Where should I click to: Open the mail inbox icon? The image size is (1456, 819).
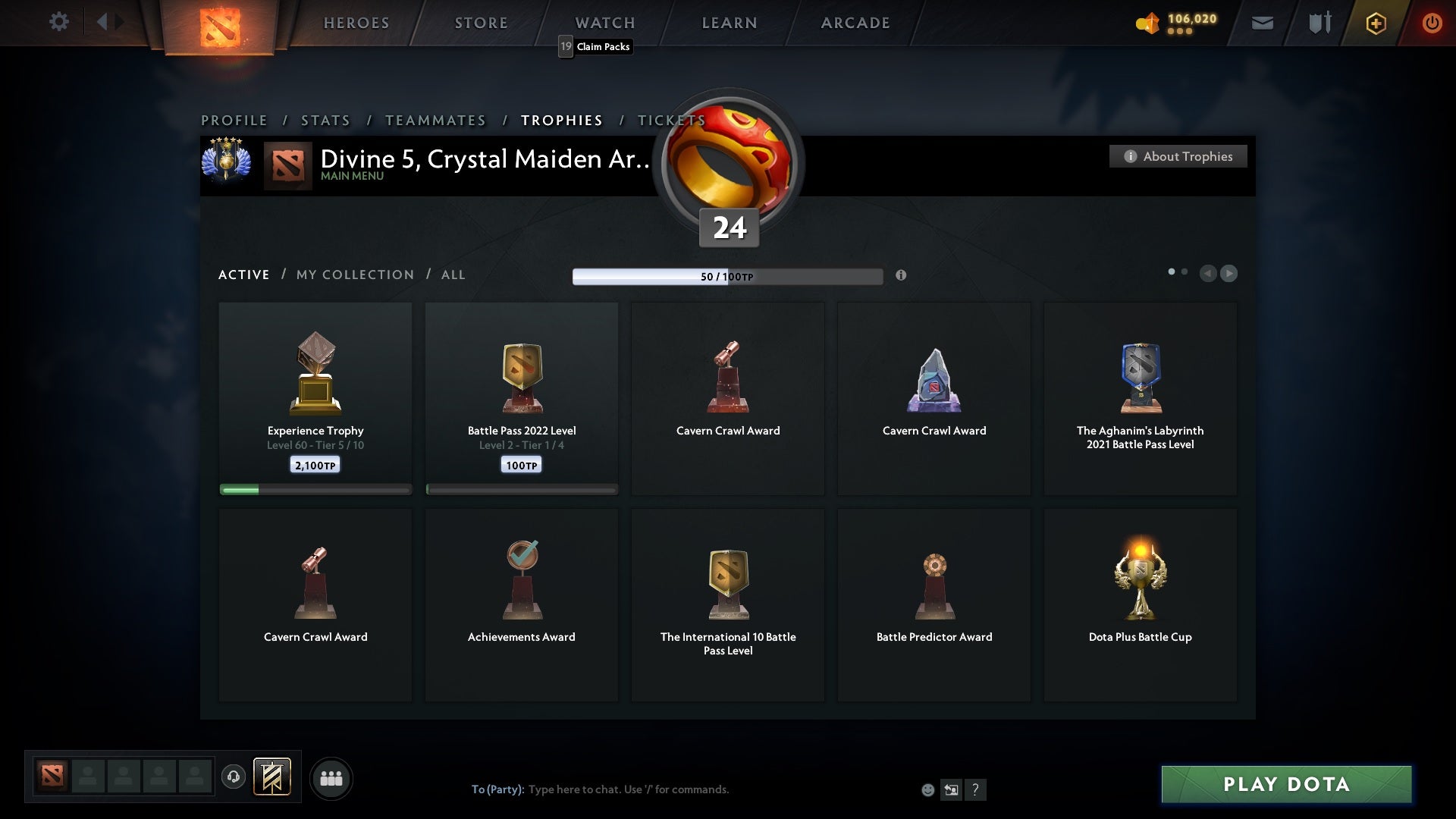pos(1263,23)
